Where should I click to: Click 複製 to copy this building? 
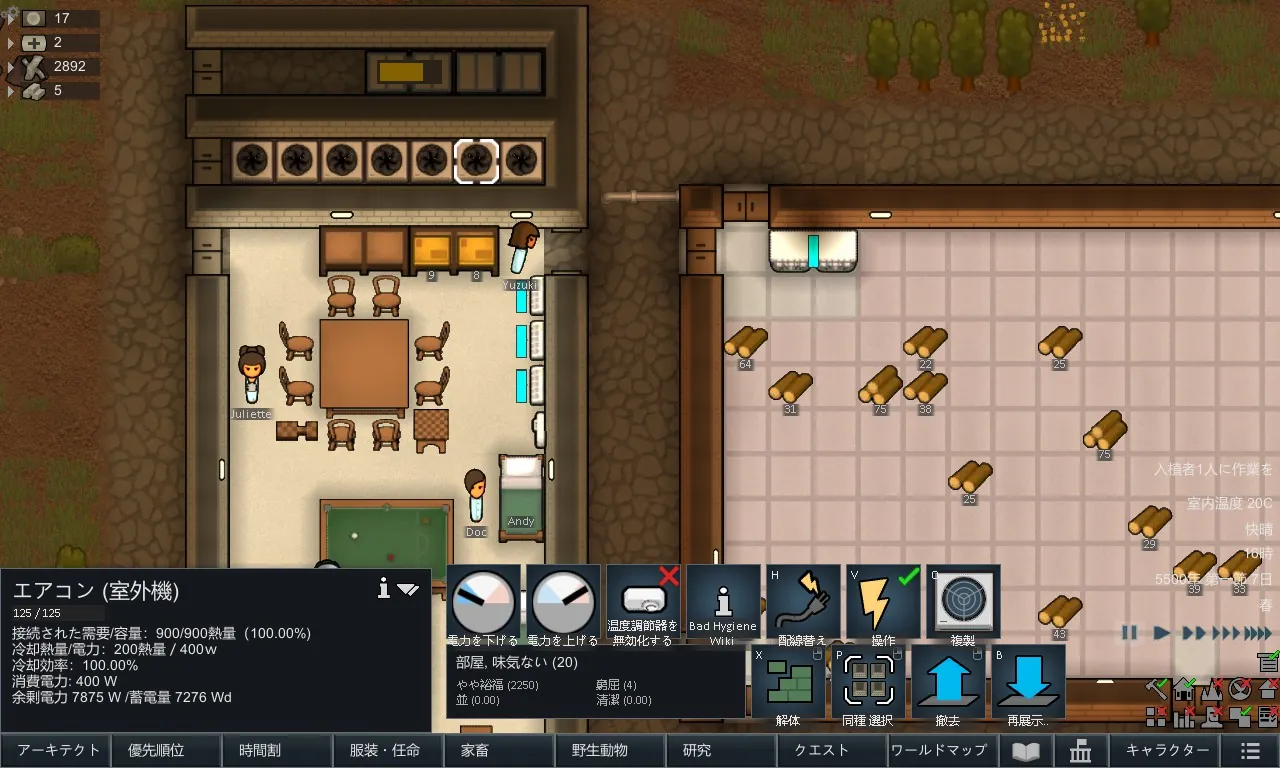(963, 603)
